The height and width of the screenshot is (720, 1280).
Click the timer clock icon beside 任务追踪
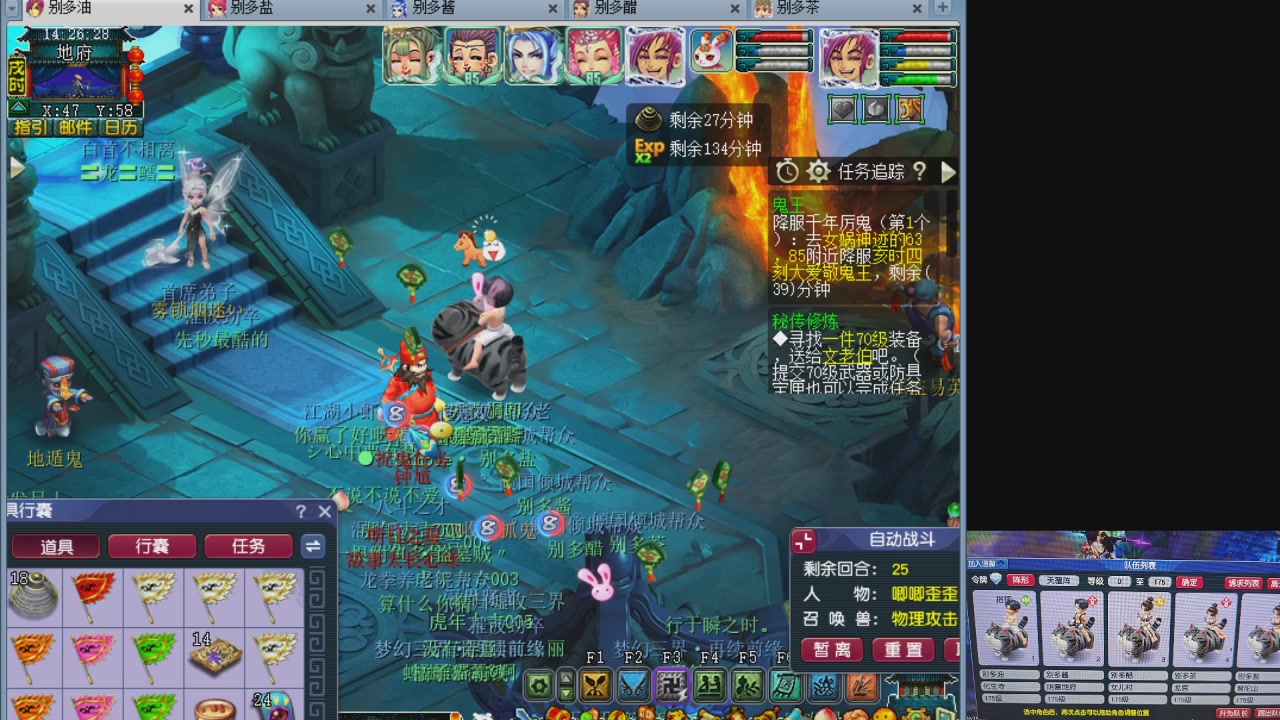[x=787, y=171]
